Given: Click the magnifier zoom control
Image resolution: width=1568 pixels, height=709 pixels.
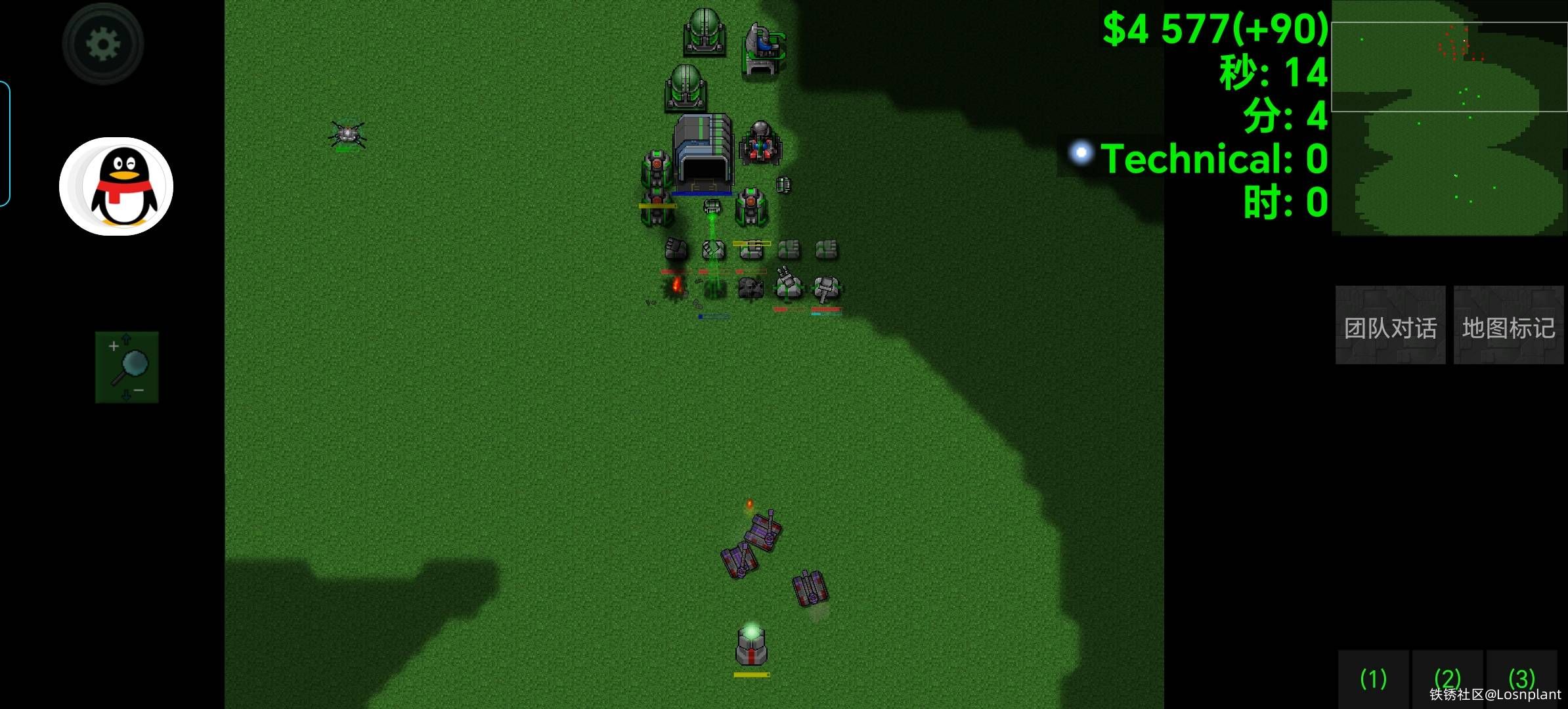Looking at the screenshot, I should click(127, 367).
